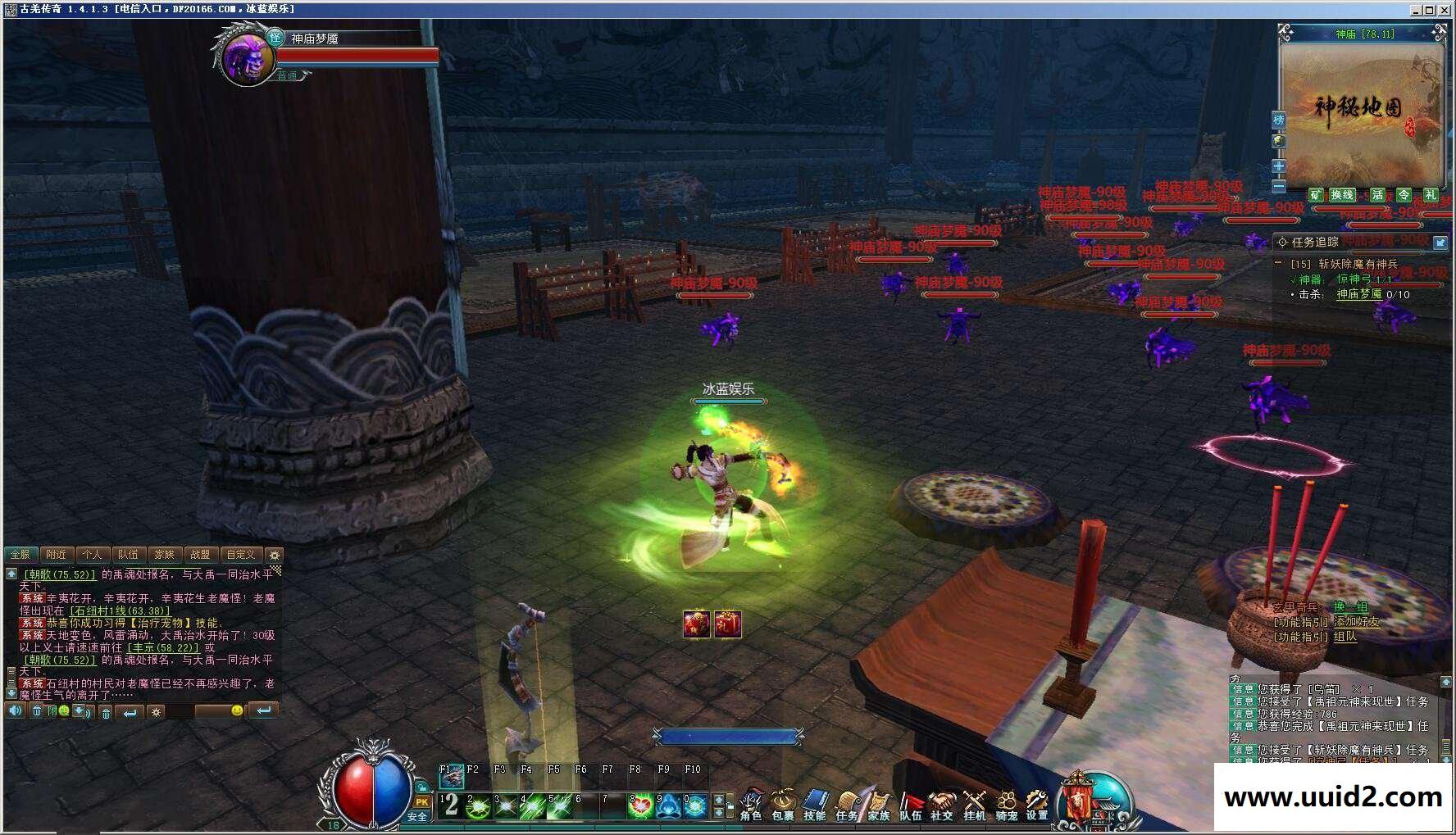Click the 神庙梦魇 link in quest tracker
The width and height of the screenshot is (1456, 835).
click(1358, 294)
